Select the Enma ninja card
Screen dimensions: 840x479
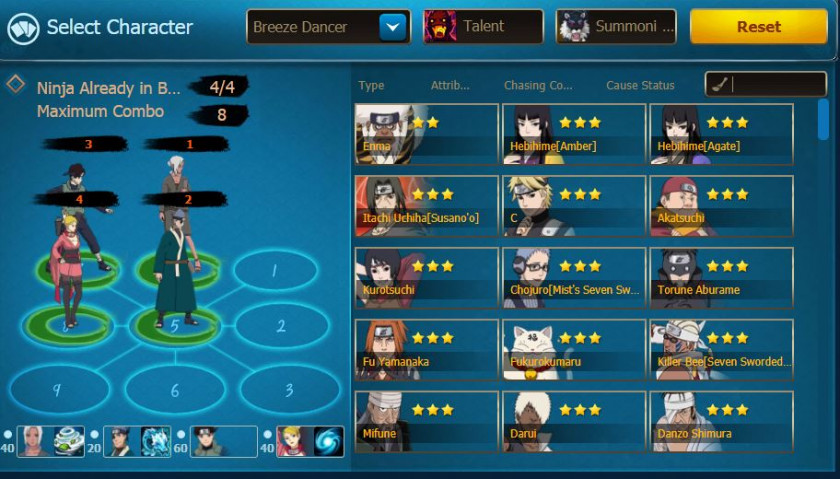click(x=427, y=134)
